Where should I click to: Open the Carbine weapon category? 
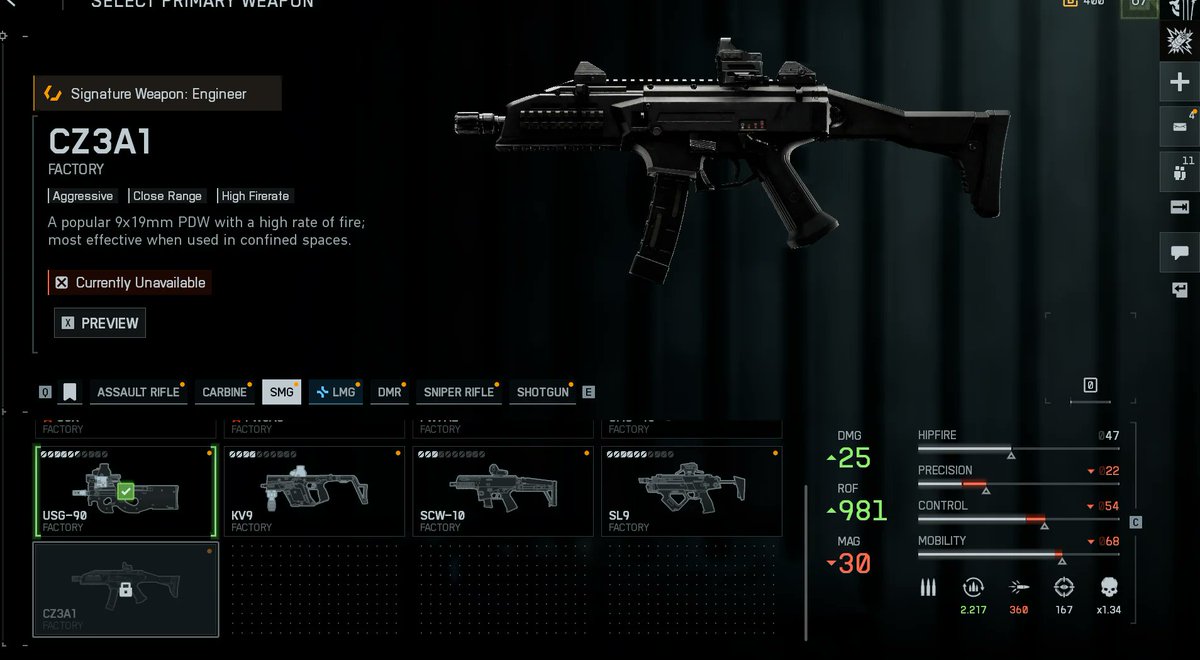225,392
